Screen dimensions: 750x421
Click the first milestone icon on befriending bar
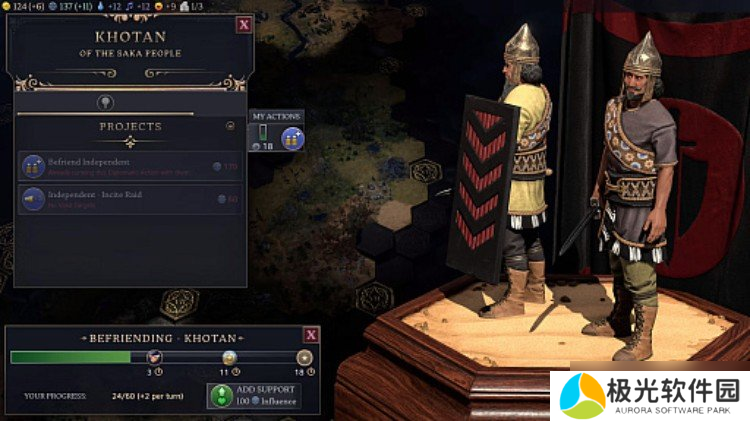pos(154,357)
